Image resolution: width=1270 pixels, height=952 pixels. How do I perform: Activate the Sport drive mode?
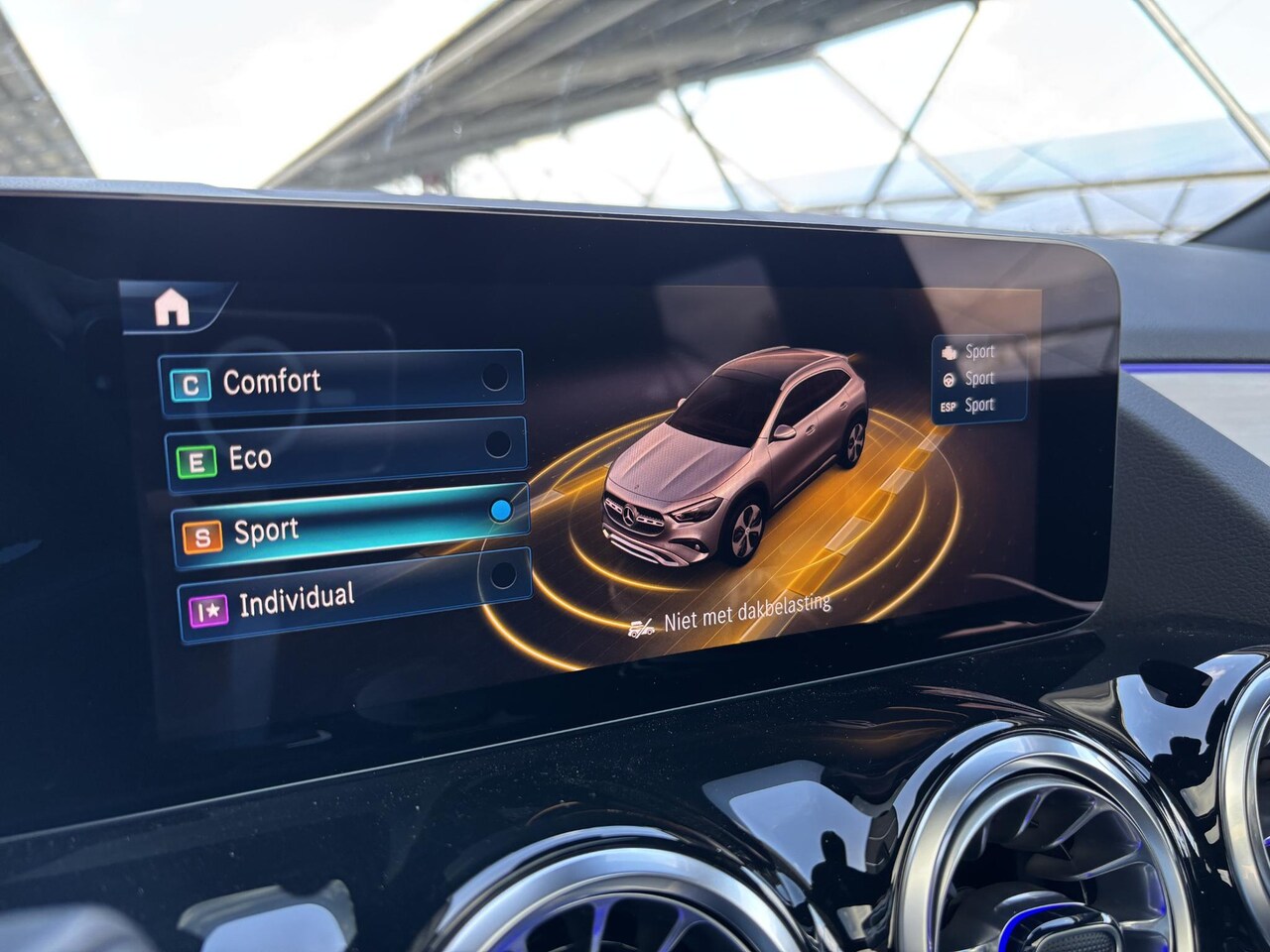pyautogui.click(x=348, y=528)
